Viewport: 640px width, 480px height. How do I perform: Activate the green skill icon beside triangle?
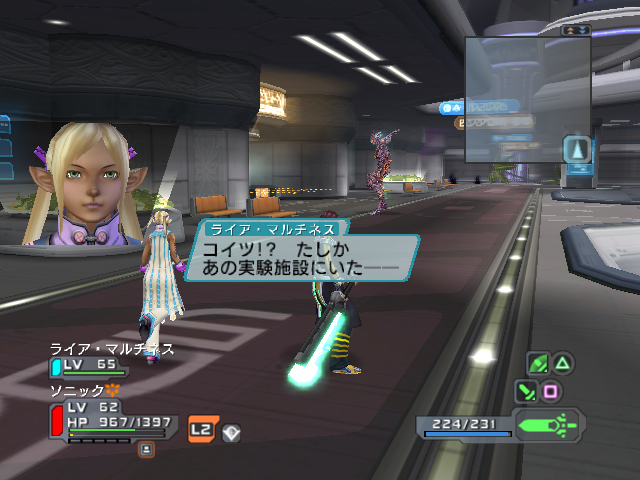point(538,363)
